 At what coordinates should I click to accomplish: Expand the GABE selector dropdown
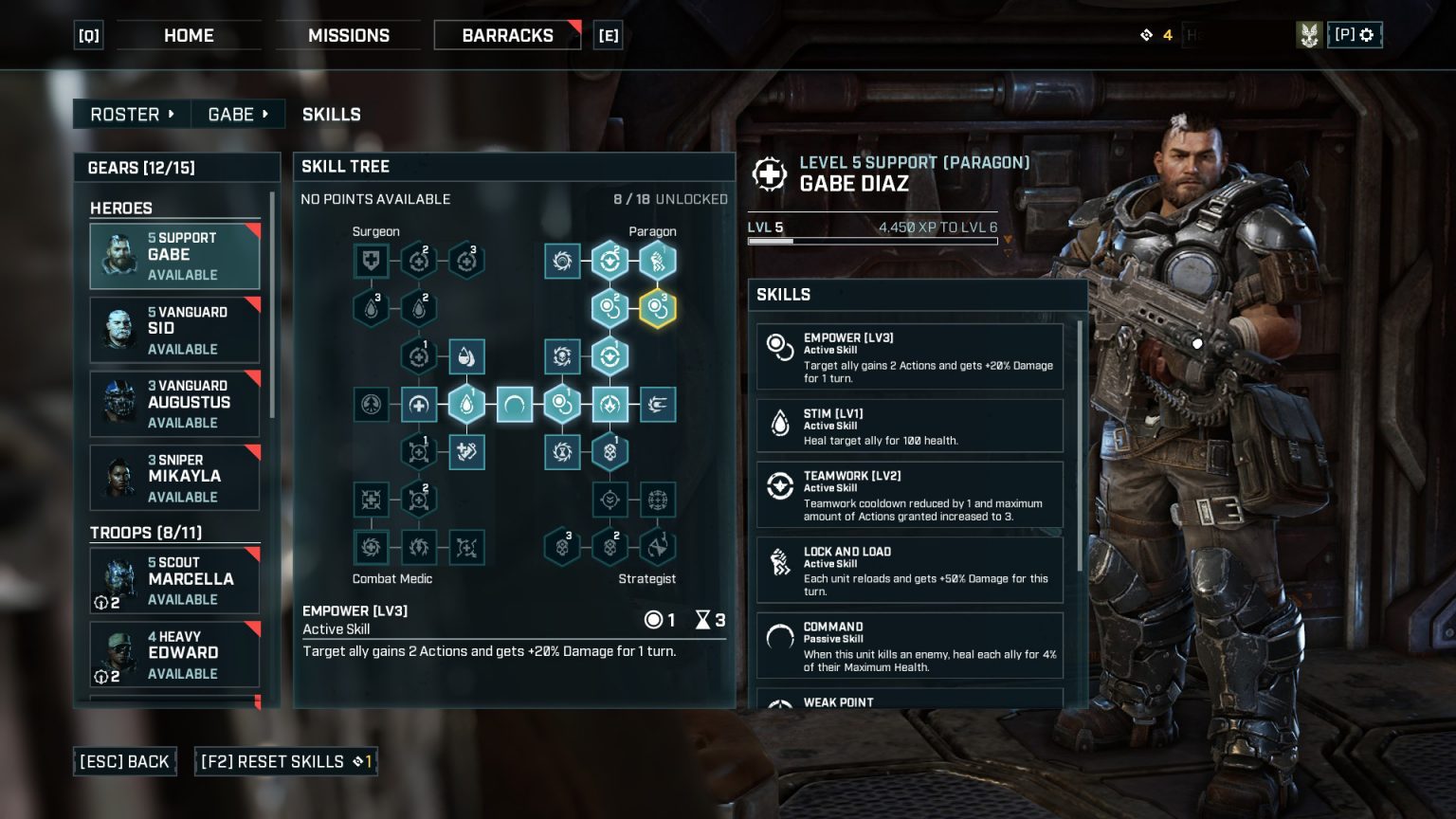(x=238, y=114)
